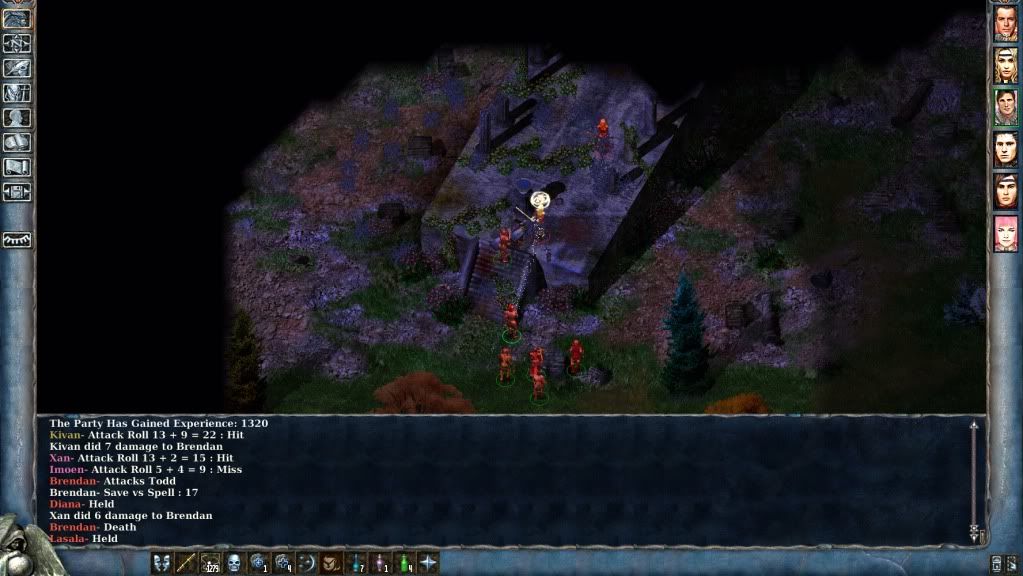Use the purple potion quick slot
Viewport: 1023px width, 576px height.
click(380, 563)
